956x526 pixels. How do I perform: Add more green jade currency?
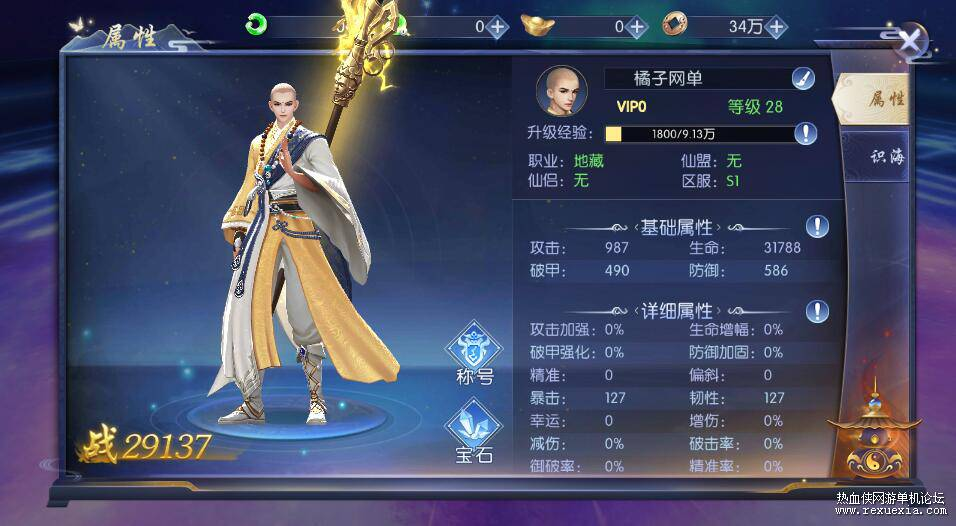pos(497,27)
